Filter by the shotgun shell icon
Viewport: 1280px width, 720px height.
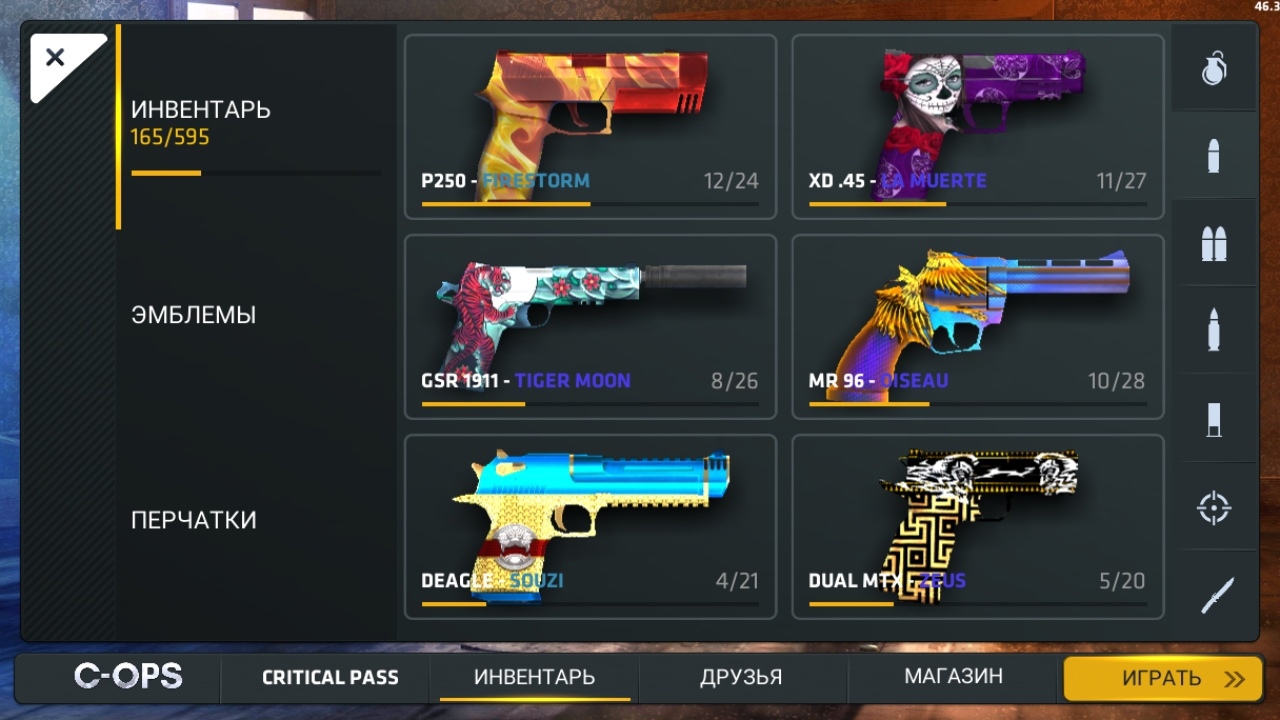pos(1214,419)
